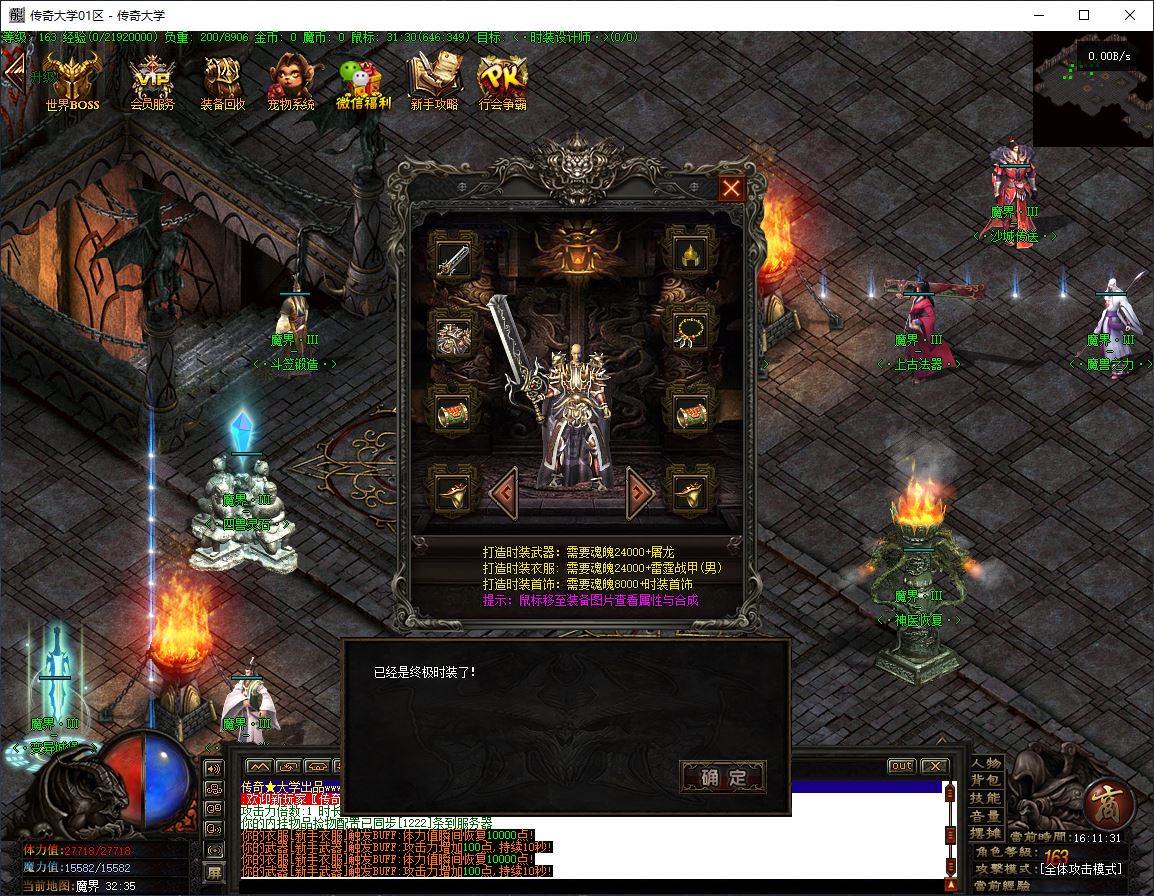Viewport: 1154px width, 896px height.
Task: Open the 技能 skills panel
Action: 986,798
